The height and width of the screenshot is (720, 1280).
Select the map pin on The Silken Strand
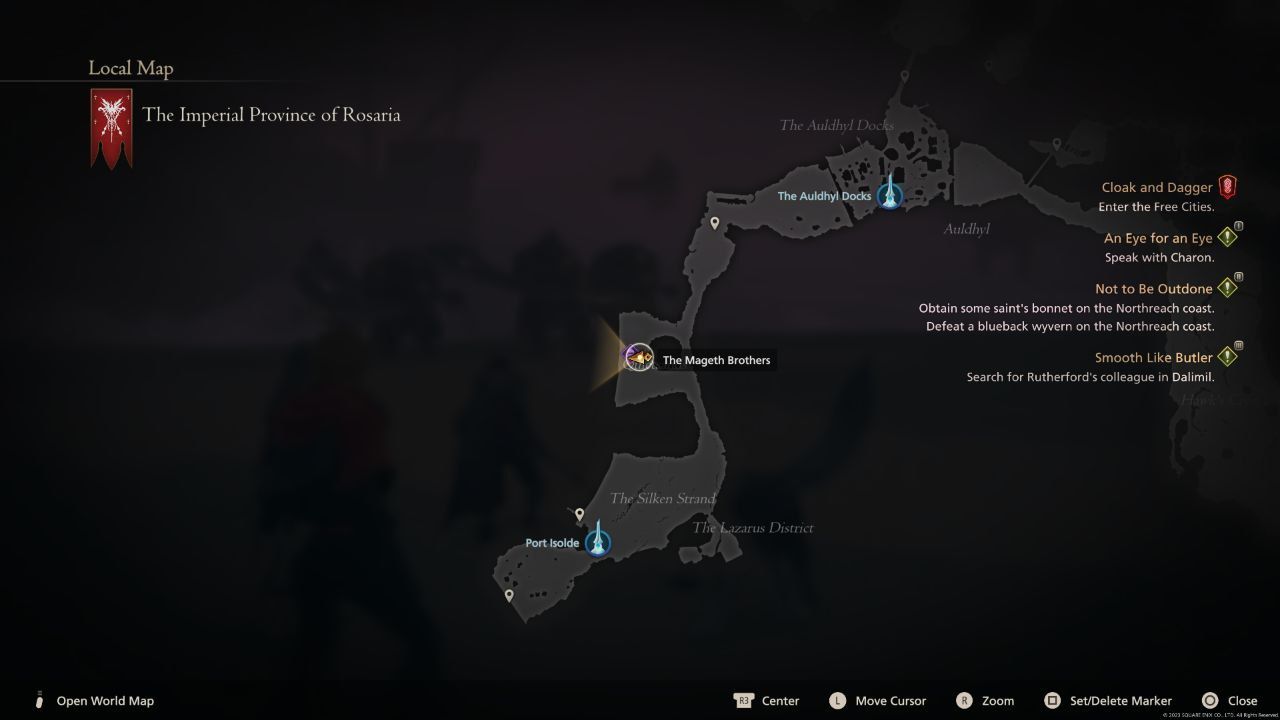click(x=579, y=514)
